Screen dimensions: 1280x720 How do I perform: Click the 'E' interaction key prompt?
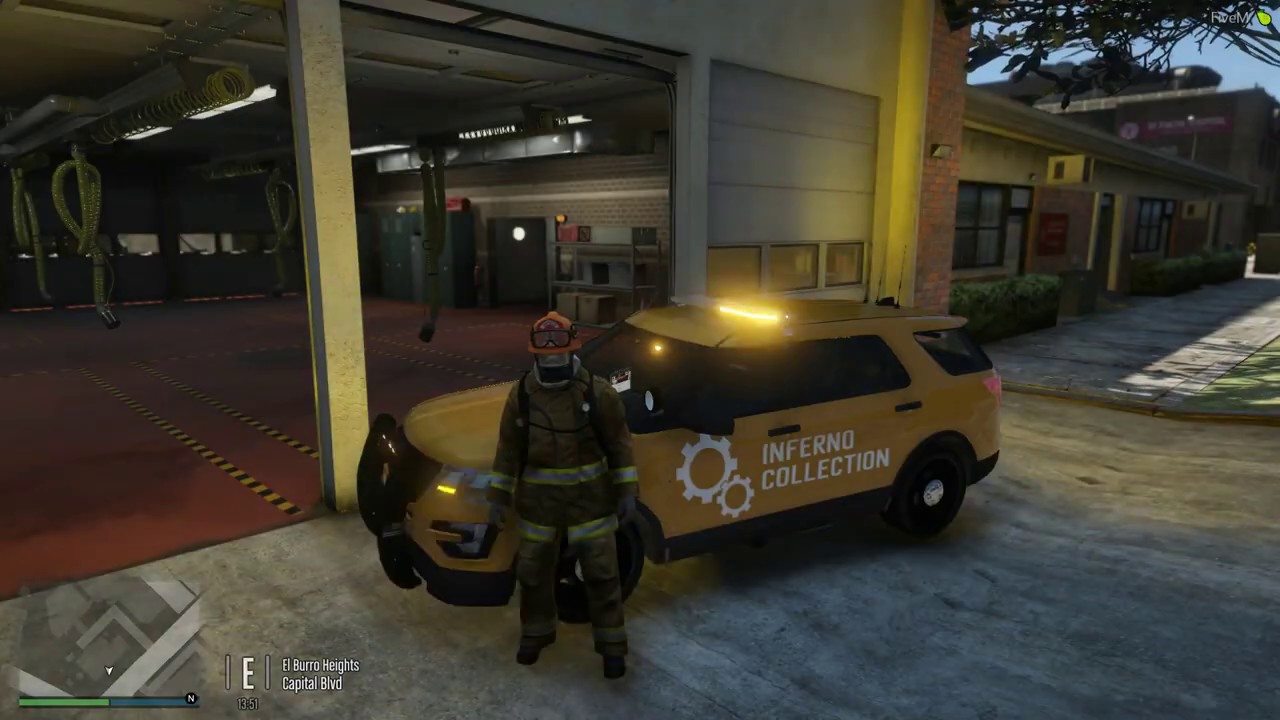(x=247, y=670)
